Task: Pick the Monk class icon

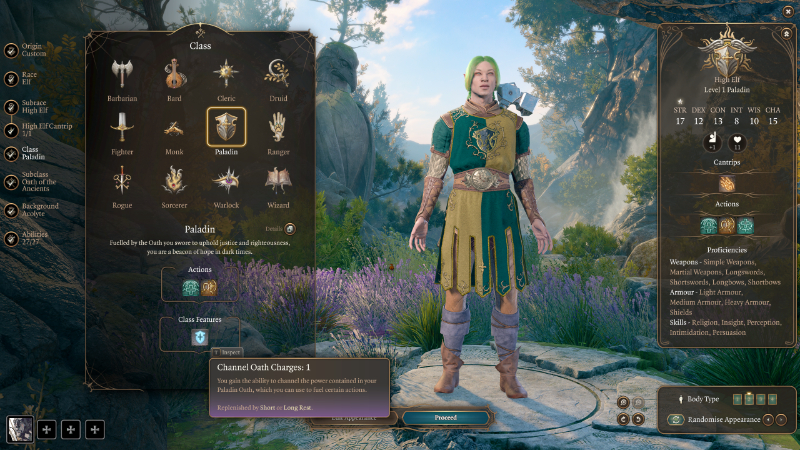Action: pos(174,127)
